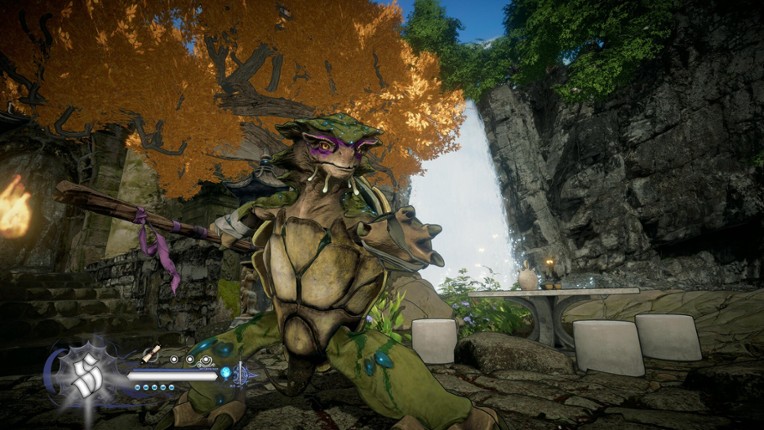The height and width of the screenshot is (430, 764).
Task: Click the glowing clan emblem on the HUD
Action: tap(83, 375)
